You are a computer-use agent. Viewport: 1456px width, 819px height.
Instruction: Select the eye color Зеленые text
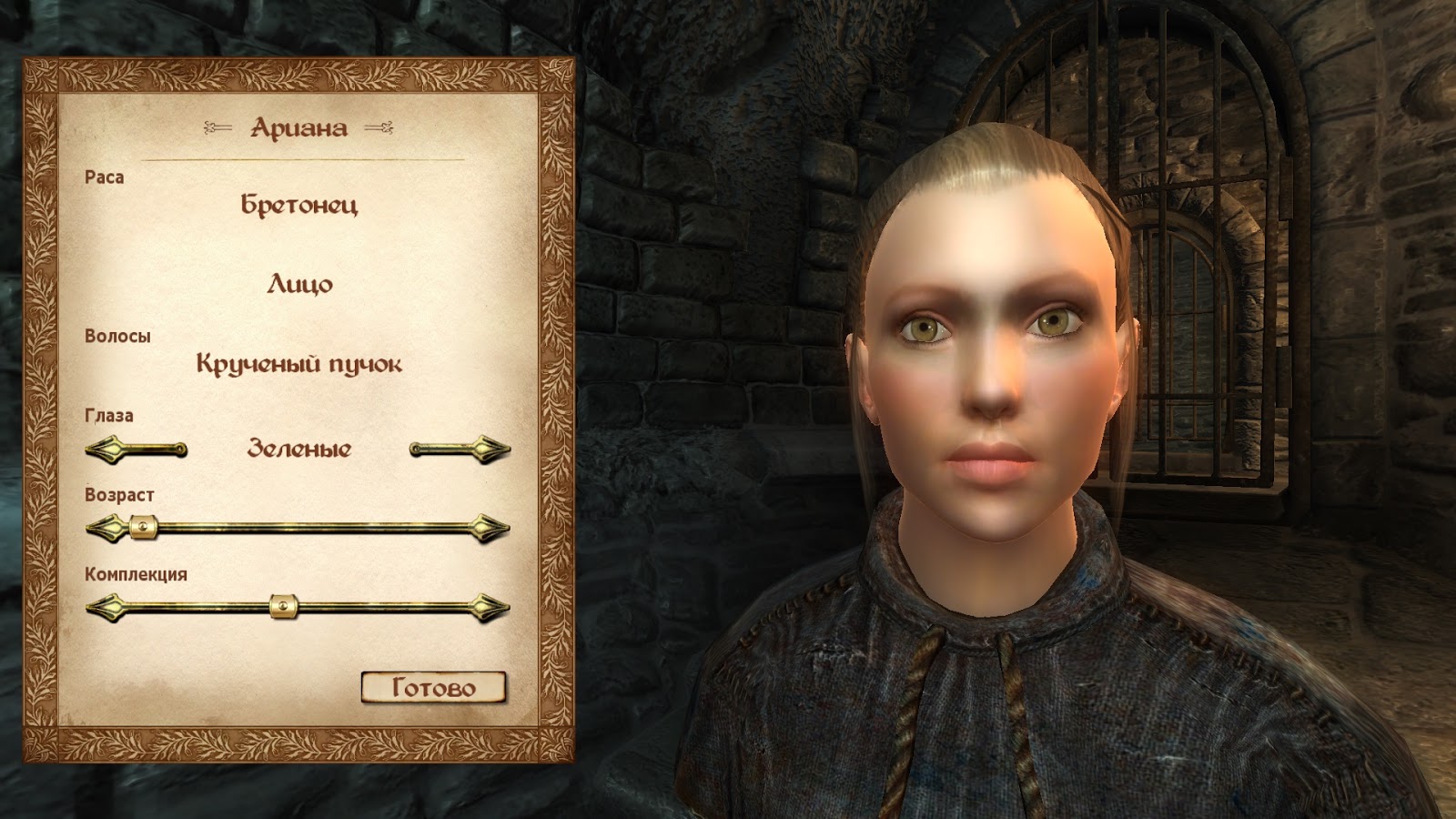[x=298, y=448]
